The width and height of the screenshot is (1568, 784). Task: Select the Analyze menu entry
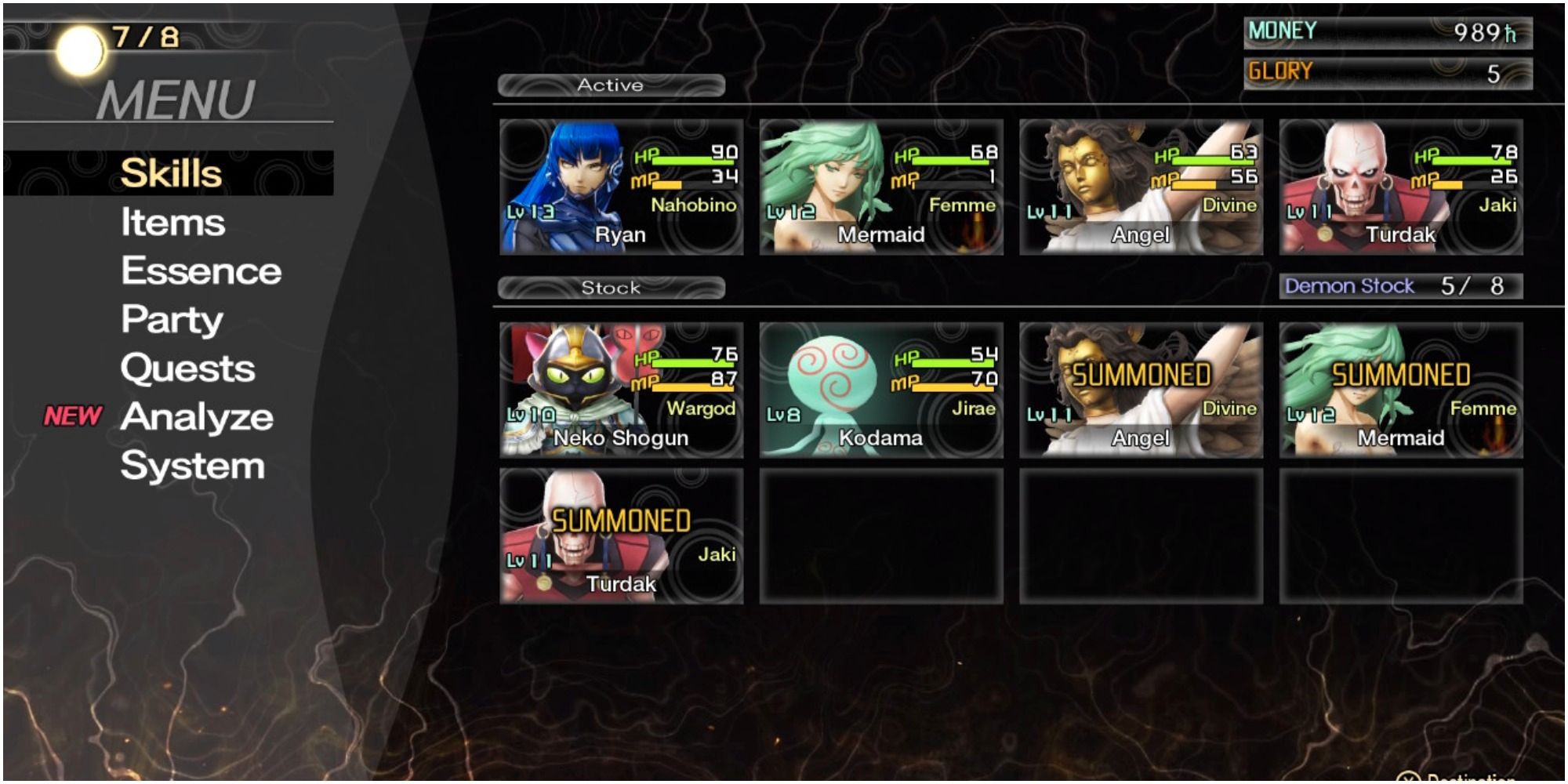(x=197, y=417)
